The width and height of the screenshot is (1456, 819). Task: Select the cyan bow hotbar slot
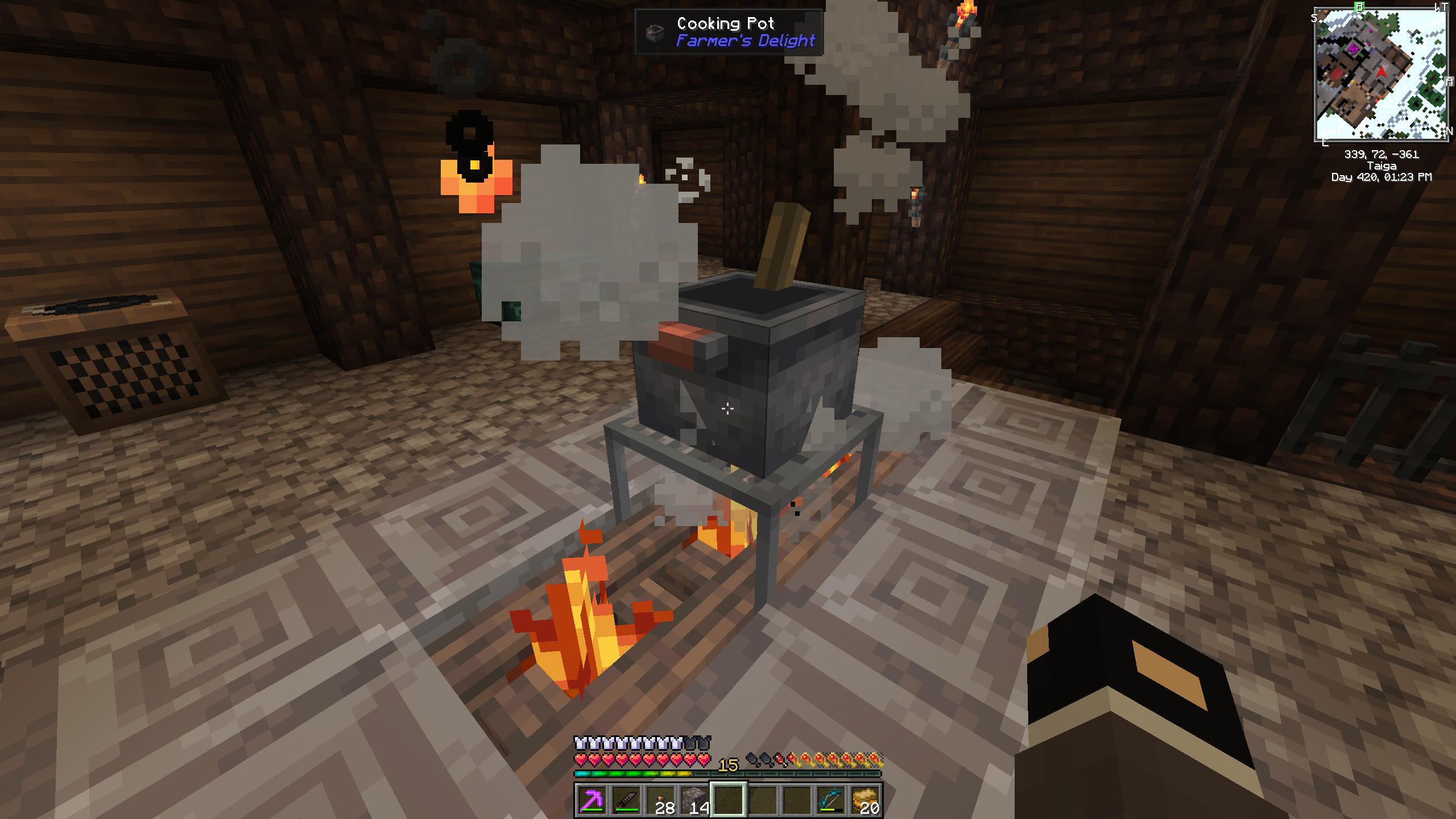pos(830,800)
